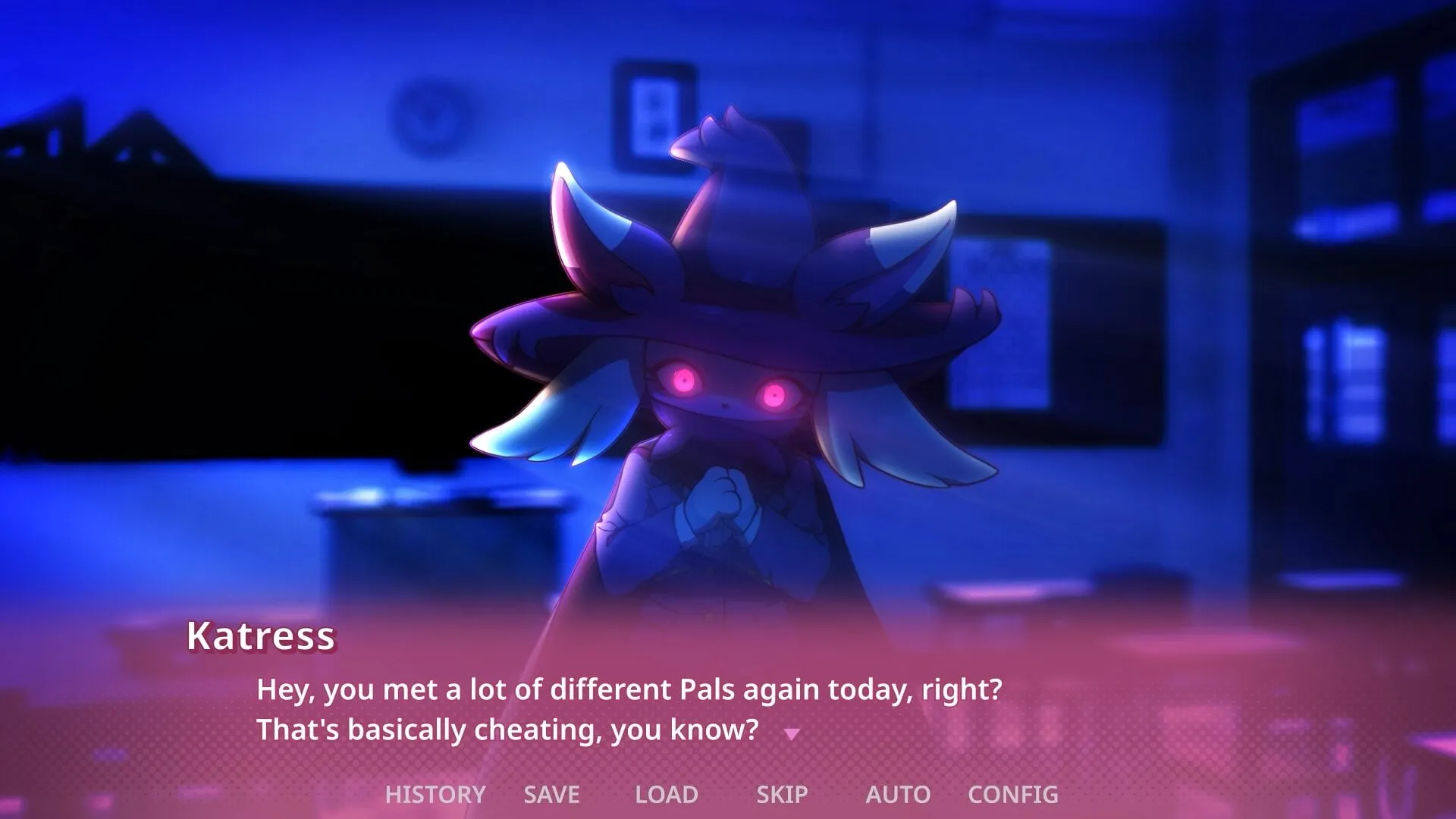The image size is (1456, 819).
Task: Click the pink advance arrow indicator
Action: coord(793,733)
